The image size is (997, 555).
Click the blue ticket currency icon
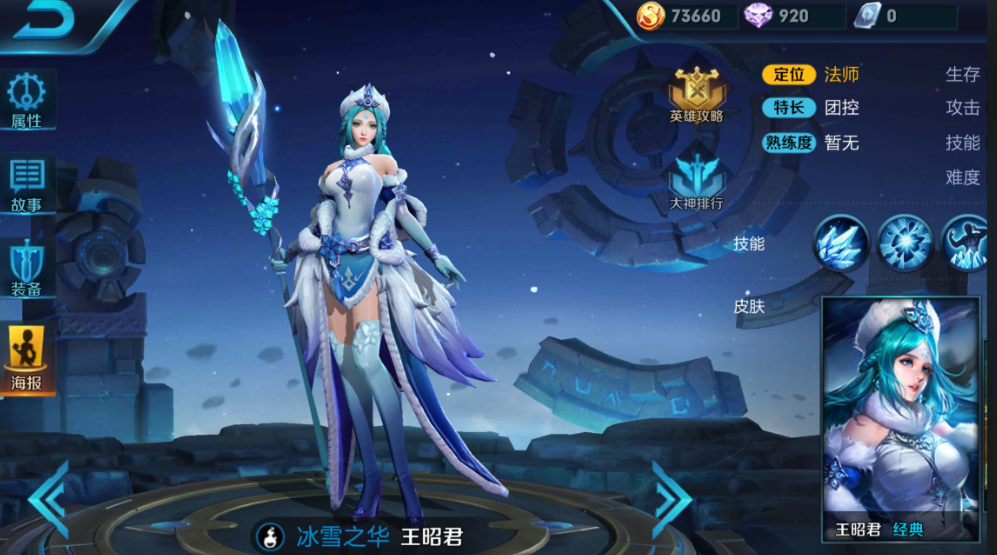[x=865, y=15]
